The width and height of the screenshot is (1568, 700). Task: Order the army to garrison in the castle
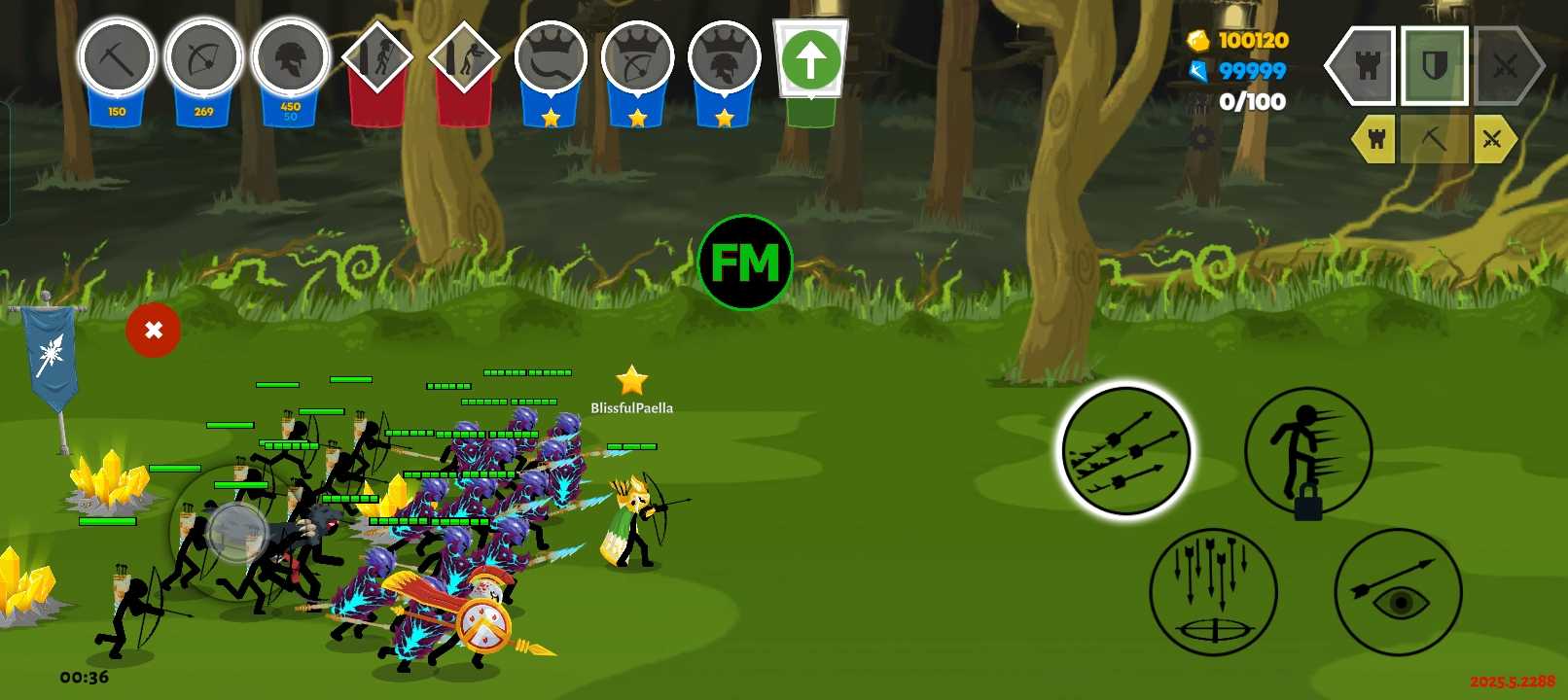tap(1366, 66)
